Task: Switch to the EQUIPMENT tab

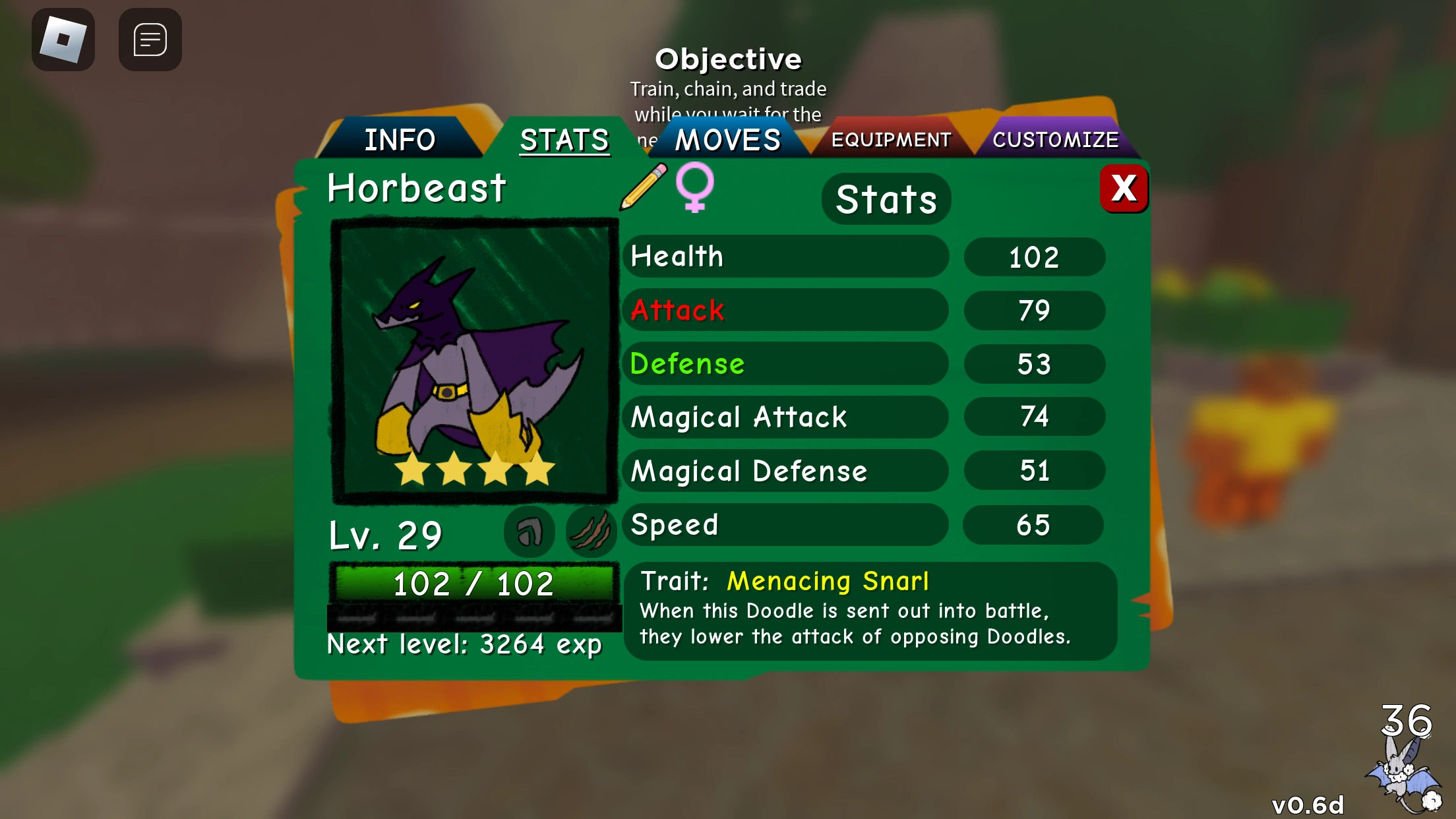Action: pos(892,140)
